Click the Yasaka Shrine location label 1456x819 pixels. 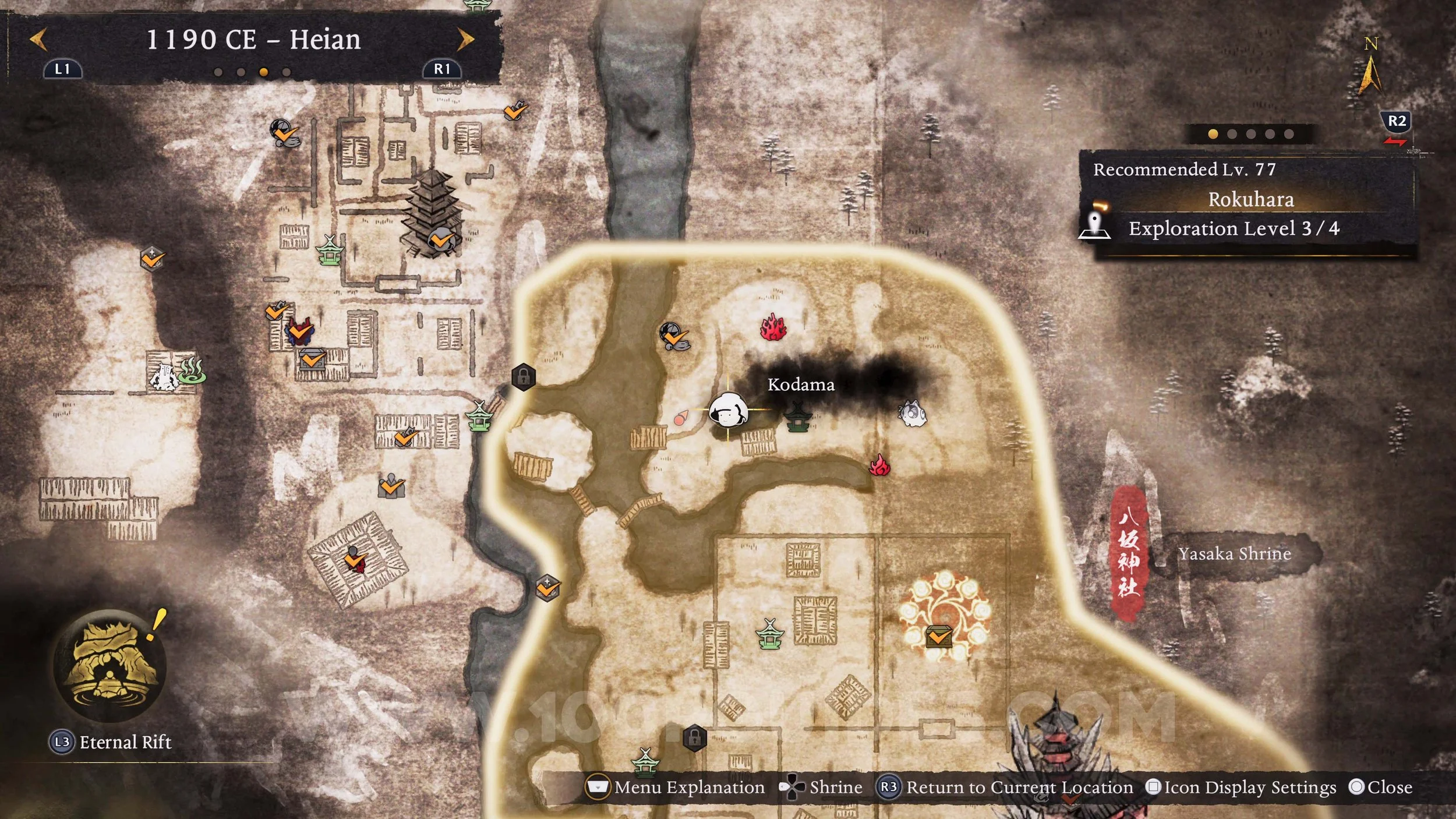coord(1235,553)
